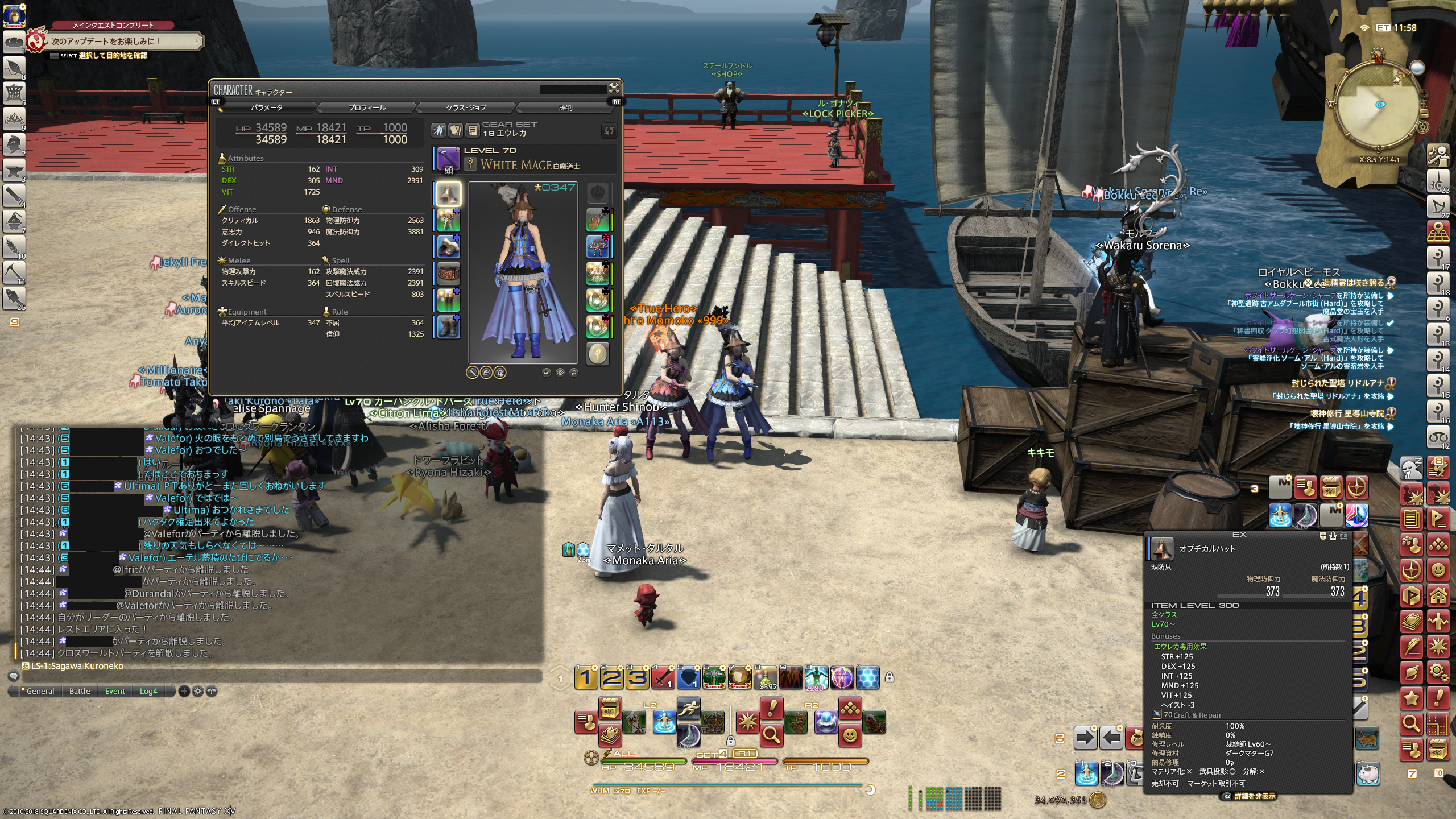The image size is (1456, 819).
Task: Open the gear set list button
Action: (x=472, y=131)
